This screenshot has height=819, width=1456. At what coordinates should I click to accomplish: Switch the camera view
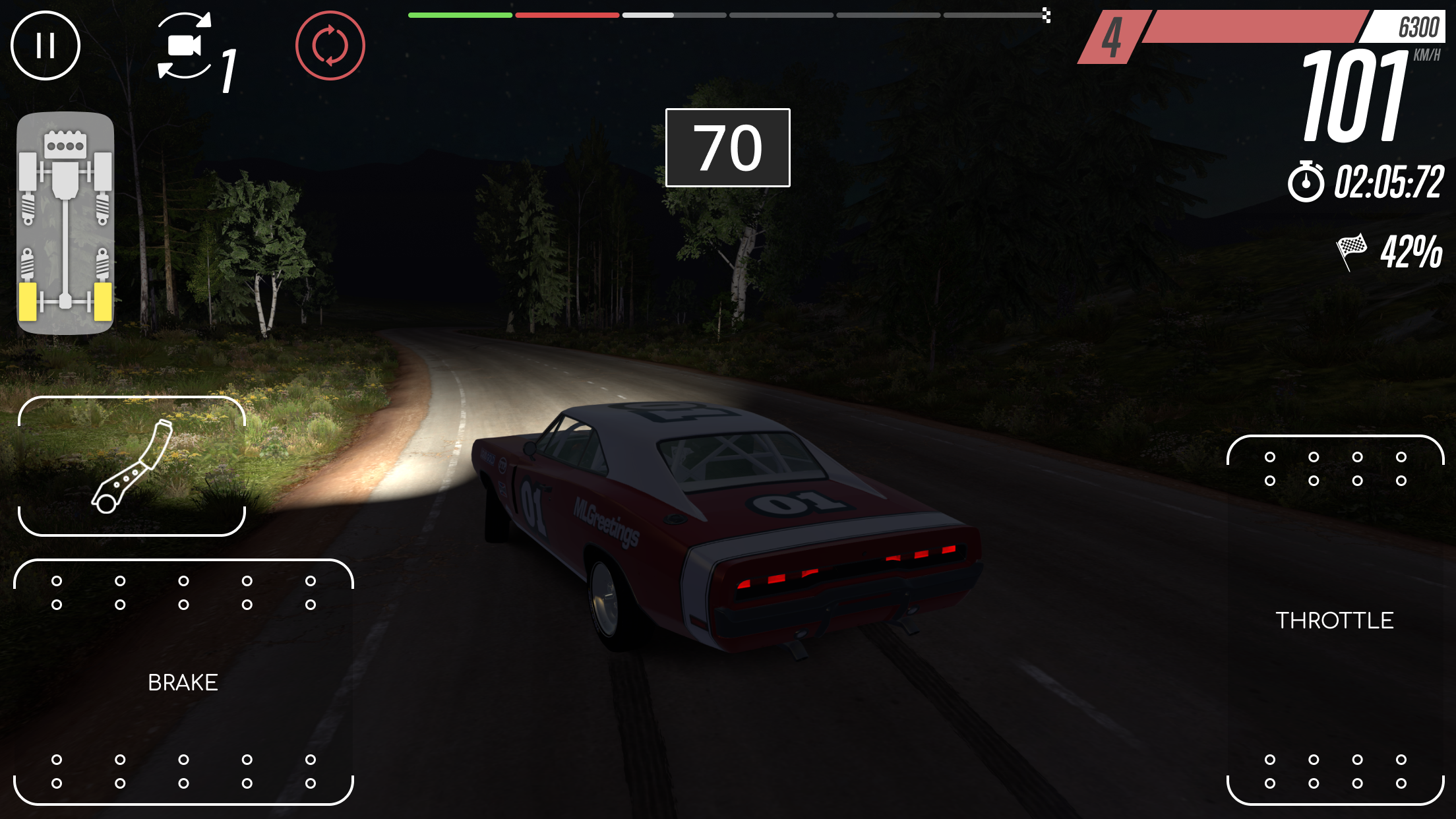tap(185, 45)
